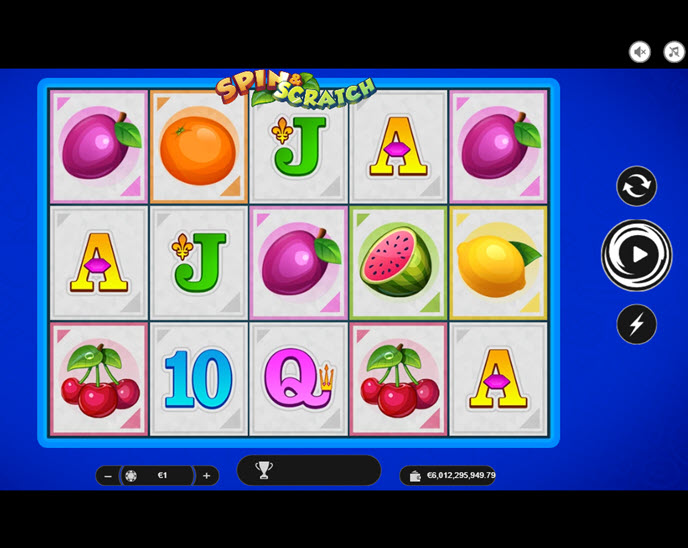Viewport: 688px width, 548px height.
Task: Toggle the music note button
Action: pyautogui.click(x=673, y=52)
